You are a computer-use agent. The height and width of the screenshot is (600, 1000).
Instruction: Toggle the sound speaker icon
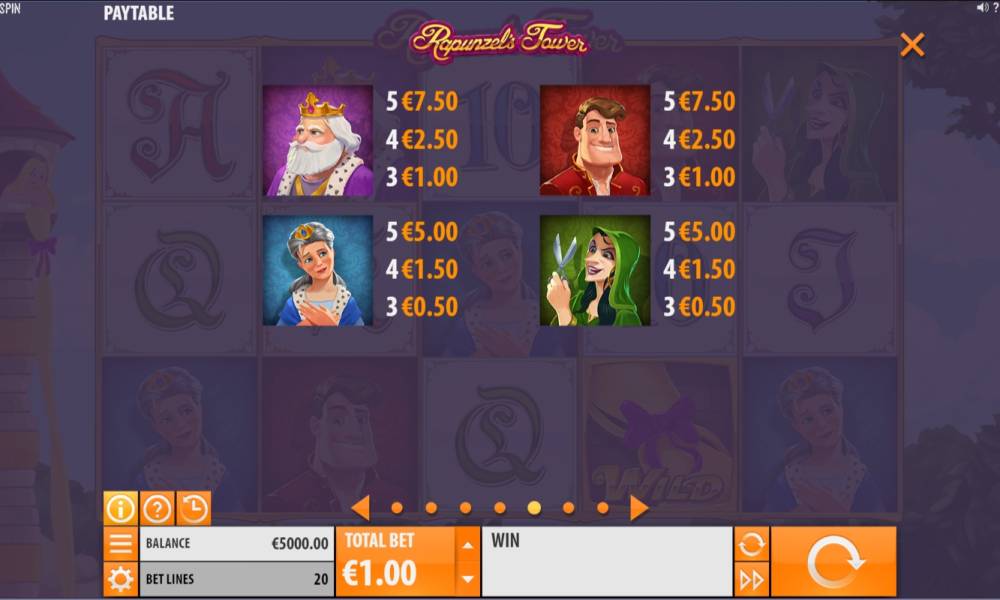(982, 8)
